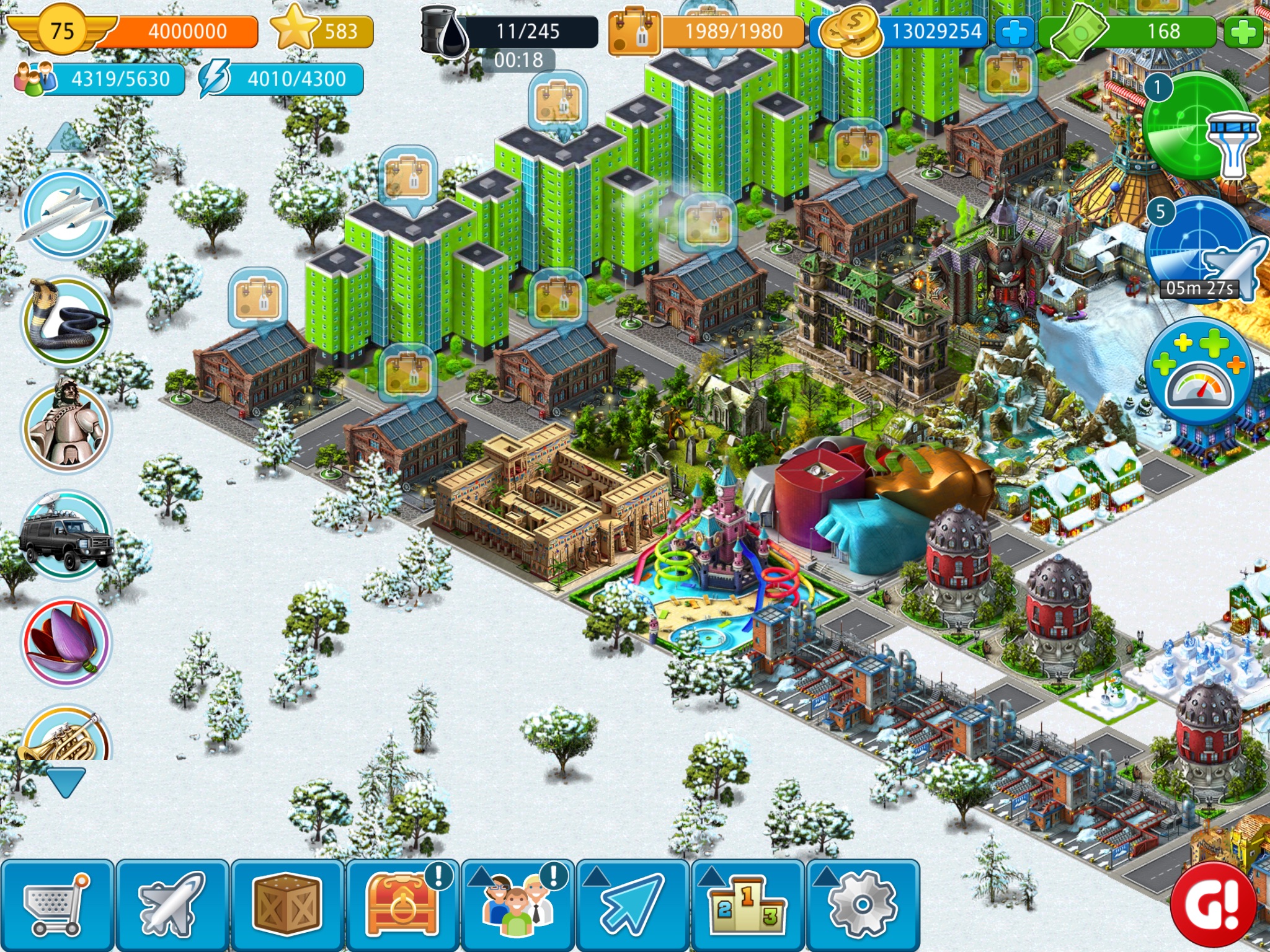Viewport: 1270px width, 952px height.
Task: Open the black broadcast van quest
Action: (66, 534)
